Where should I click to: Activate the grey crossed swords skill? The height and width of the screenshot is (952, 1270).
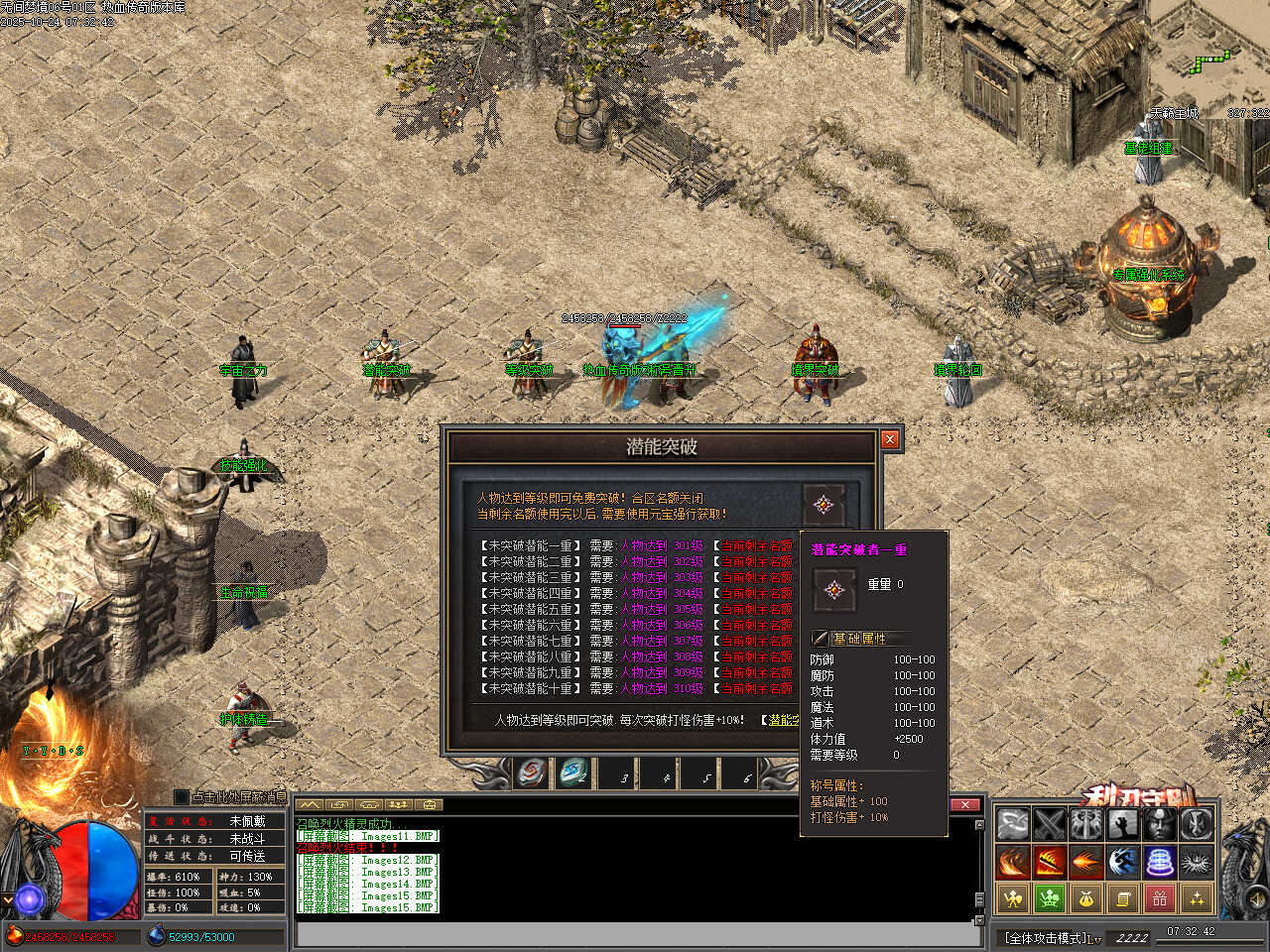point(1049,824)
